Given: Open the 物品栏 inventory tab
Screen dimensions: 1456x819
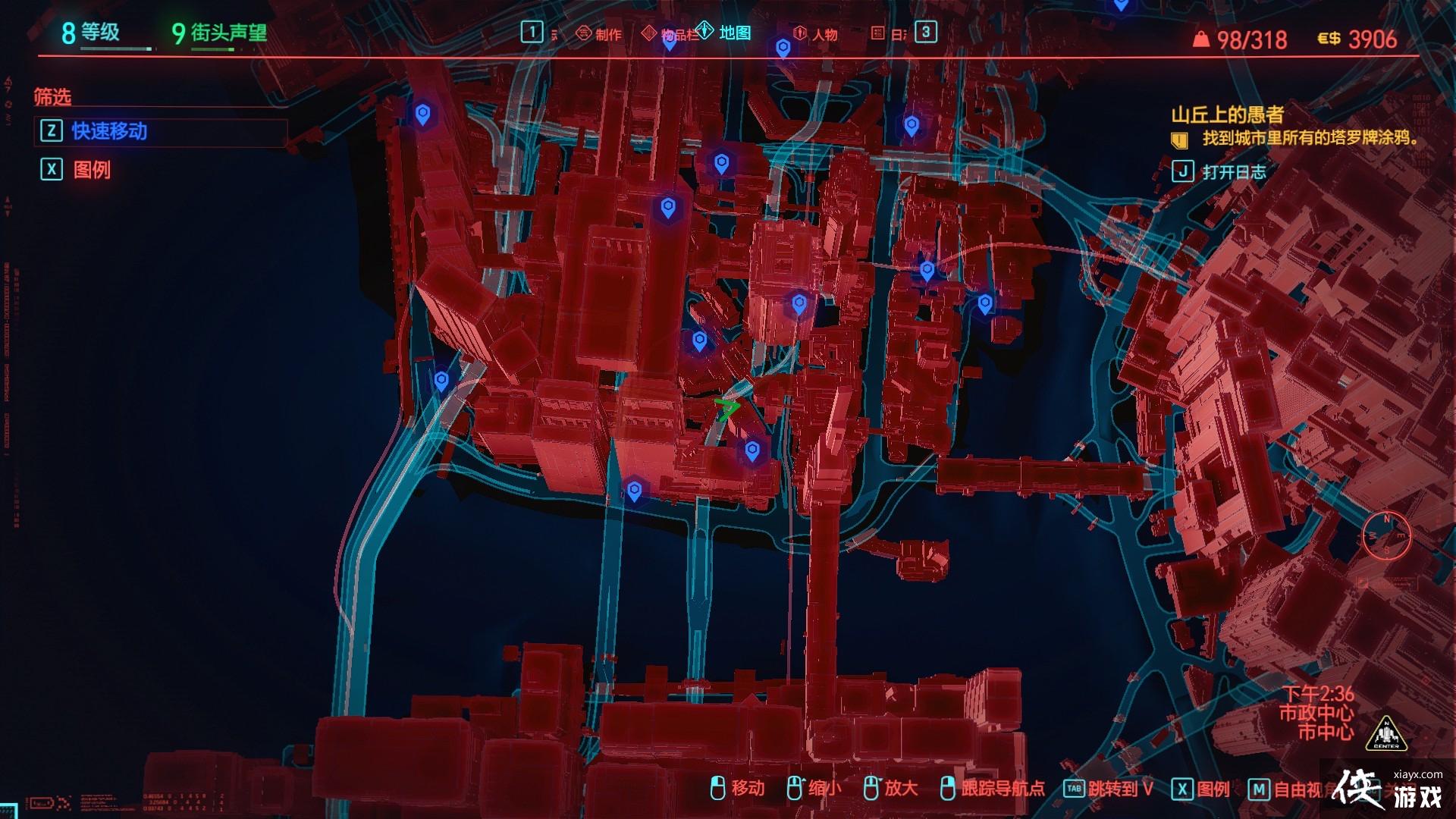Looking at the screenshot, I should 670,34.
